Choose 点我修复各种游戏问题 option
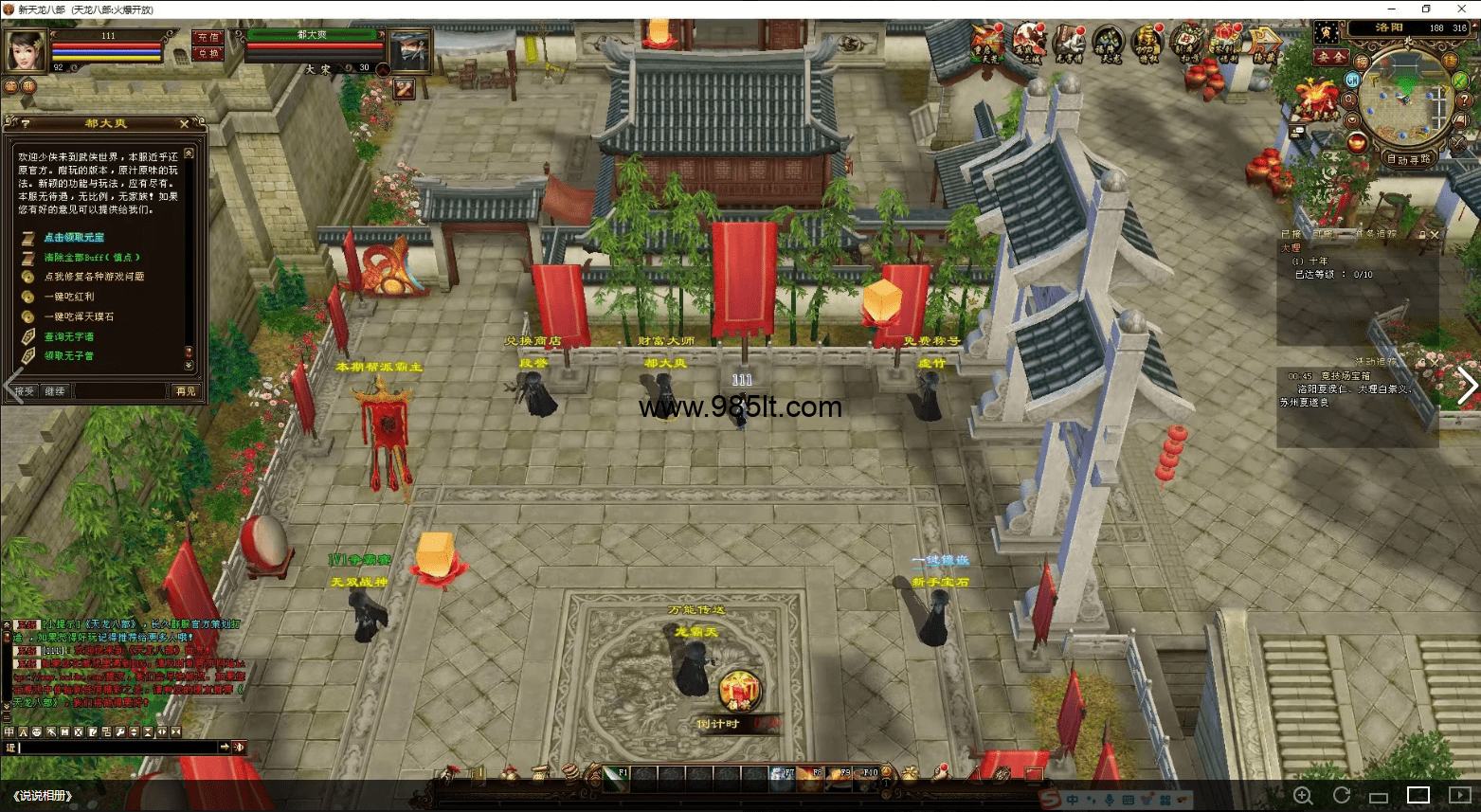Screen dimensions: 1481x812 tap(94, 278)
